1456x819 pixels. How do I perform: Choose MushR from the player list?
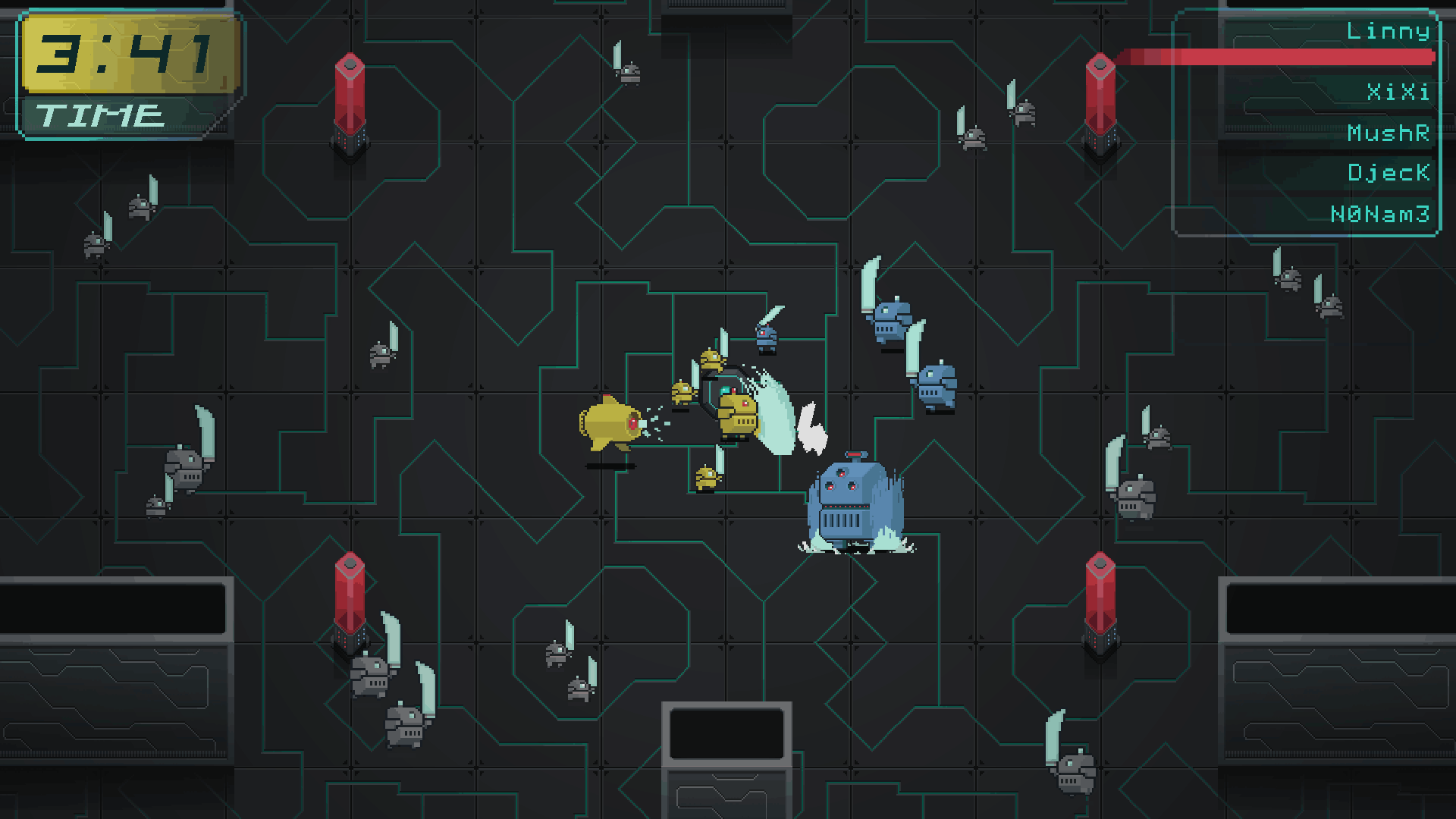coord(1388,133)
